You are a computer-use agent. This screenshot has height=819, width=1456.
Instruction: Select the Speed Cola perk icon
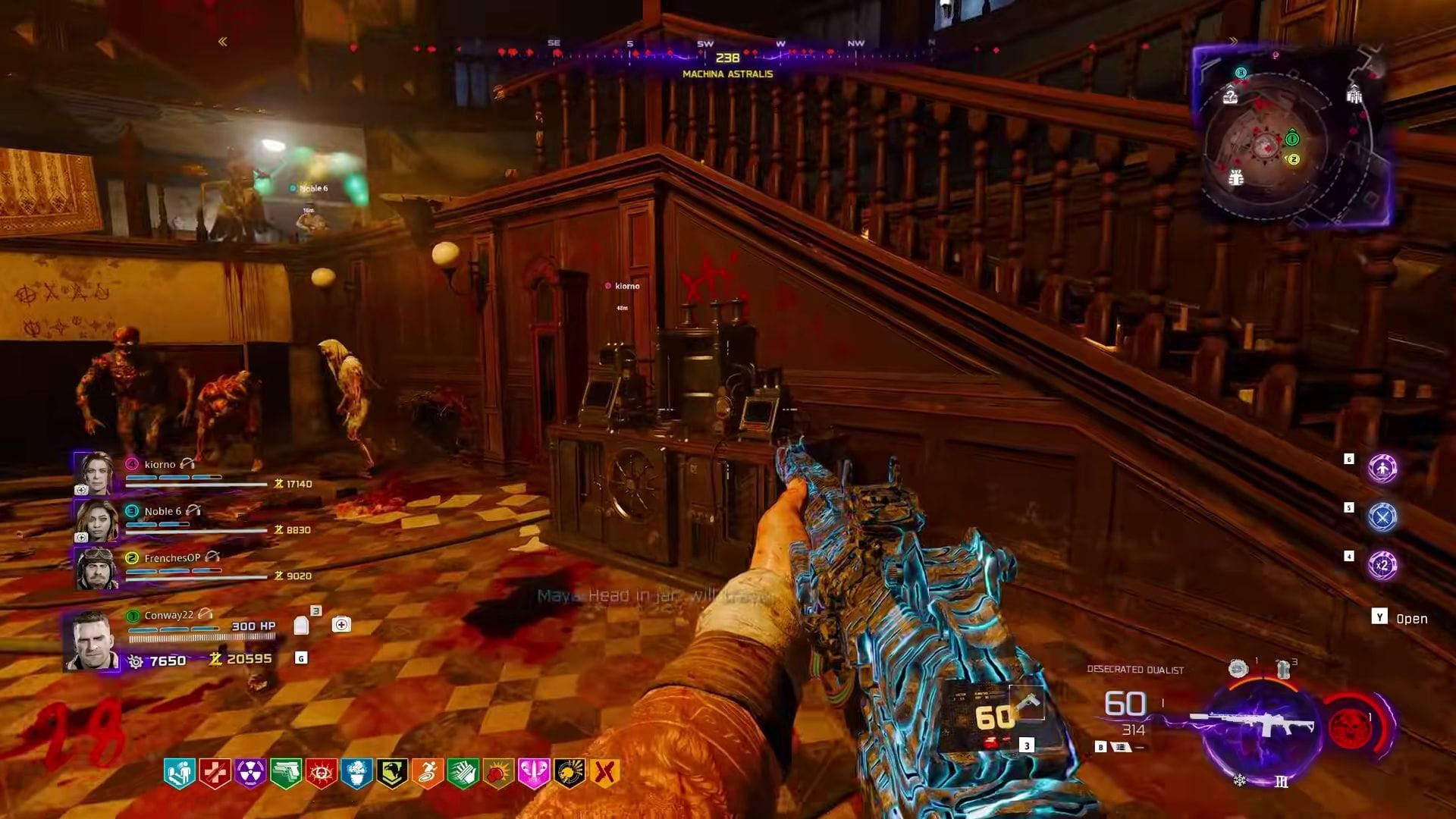click(x=462, y=771)
